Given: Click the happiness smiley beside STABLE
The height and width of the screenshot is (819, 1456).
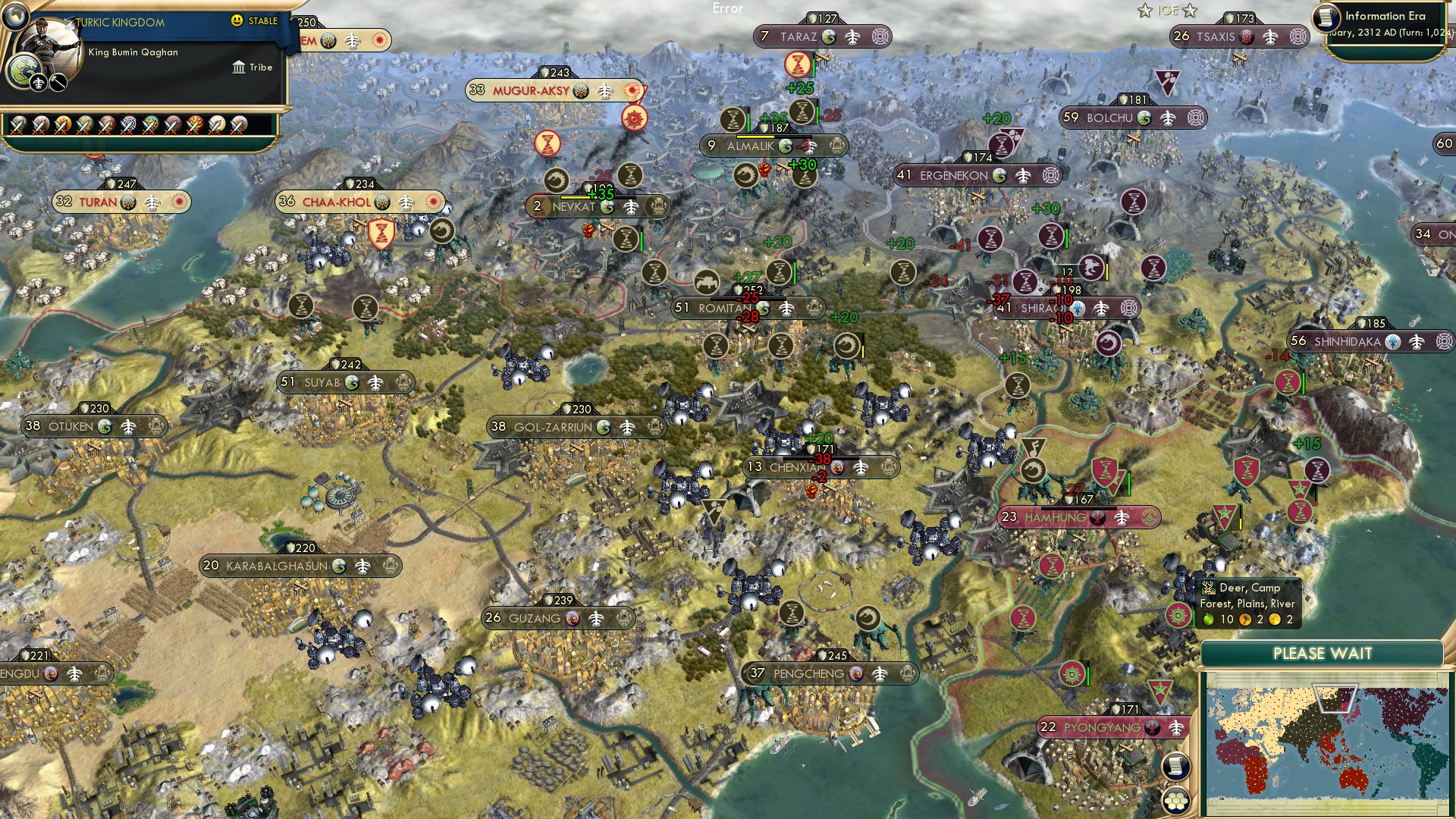Looking at the screenshot, I should [237, 20].
